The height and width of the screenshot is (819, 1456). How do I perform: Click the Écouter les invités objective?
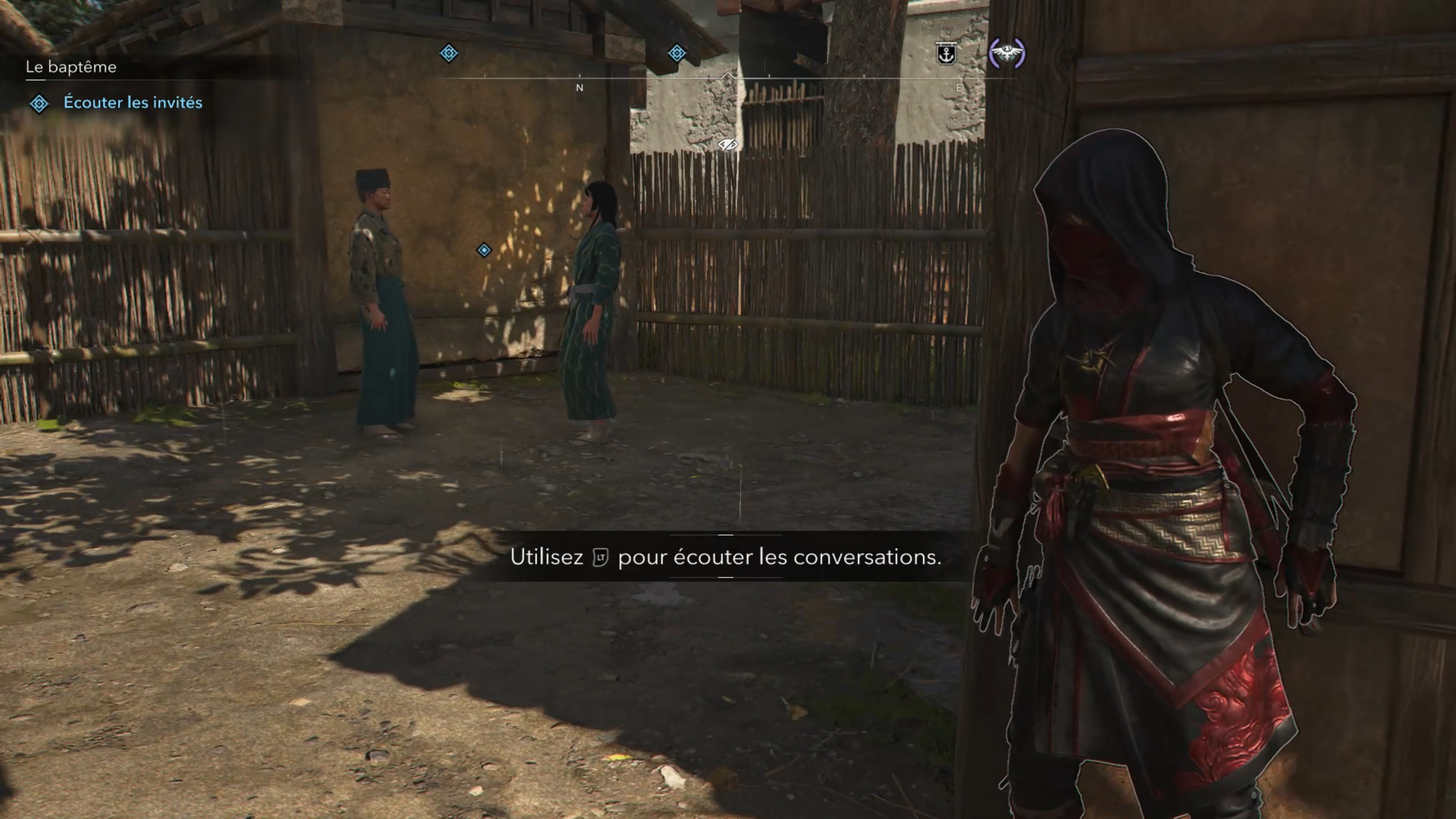[132, 102]
